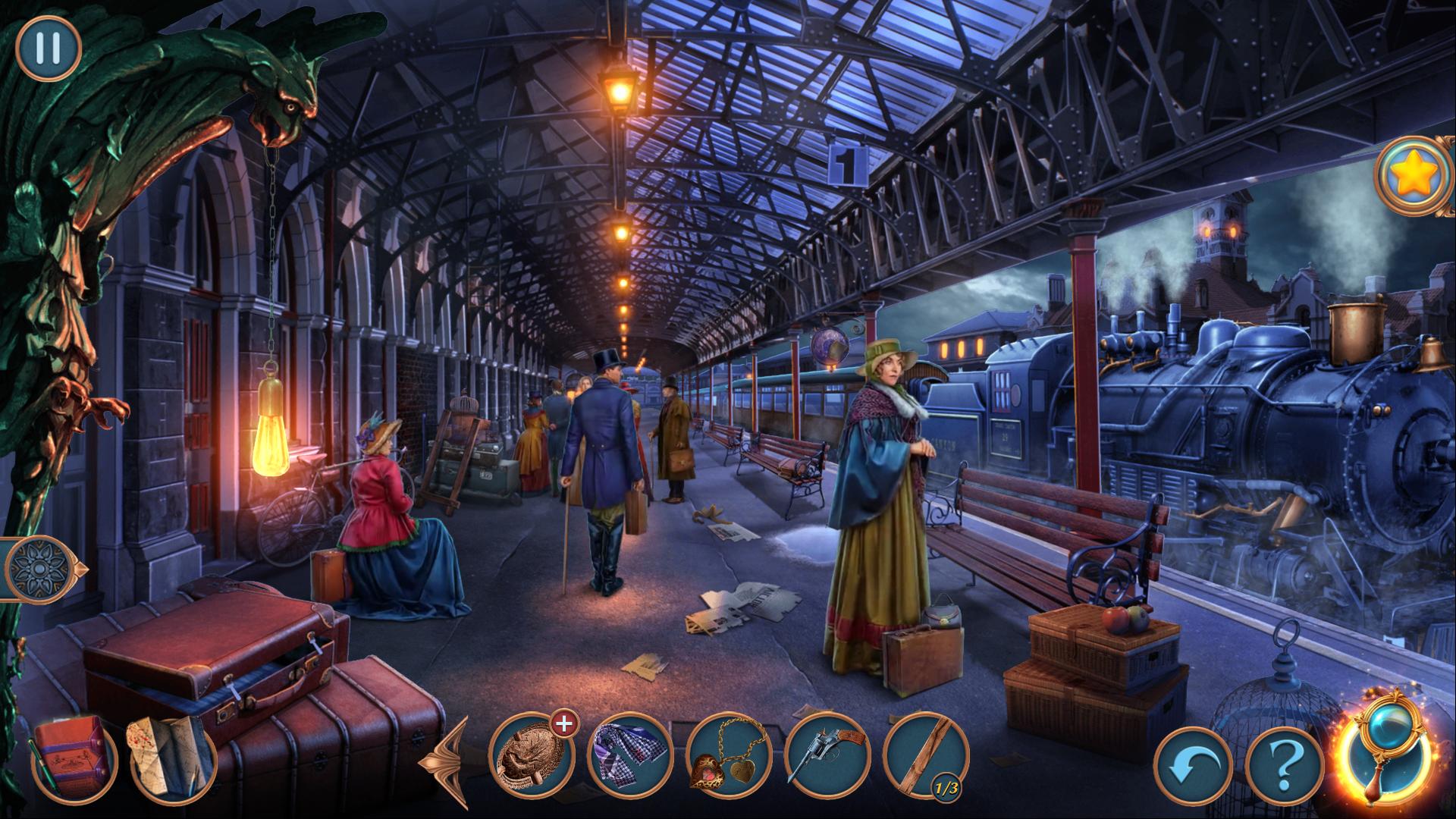1456x819 pixels.
Task: Pause the game with the pause button
Action: [48, 47]
